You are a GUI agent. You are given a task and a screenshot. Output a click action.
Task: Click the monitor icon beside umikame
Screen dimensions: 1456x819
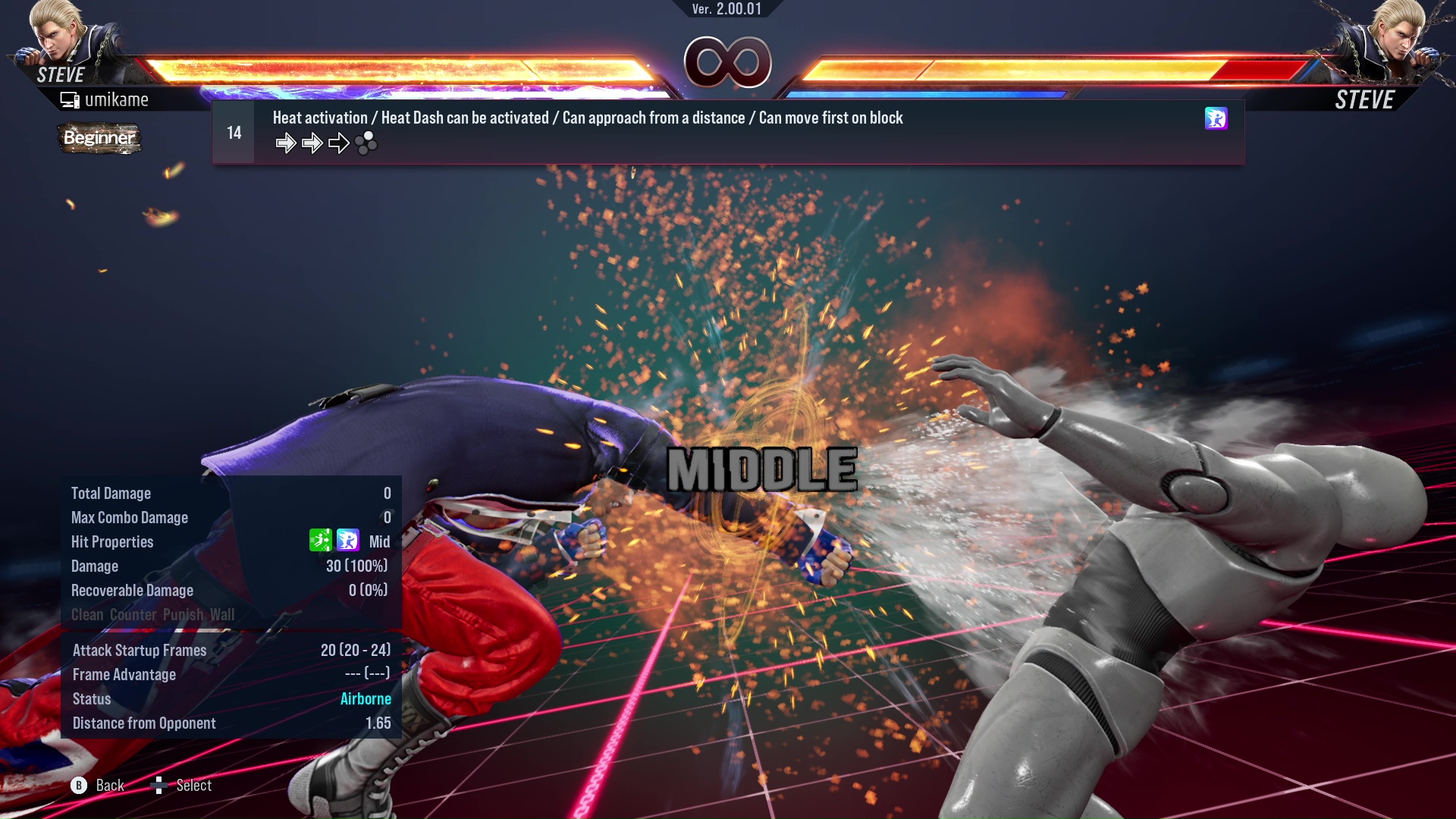click(x=69, y=99)
